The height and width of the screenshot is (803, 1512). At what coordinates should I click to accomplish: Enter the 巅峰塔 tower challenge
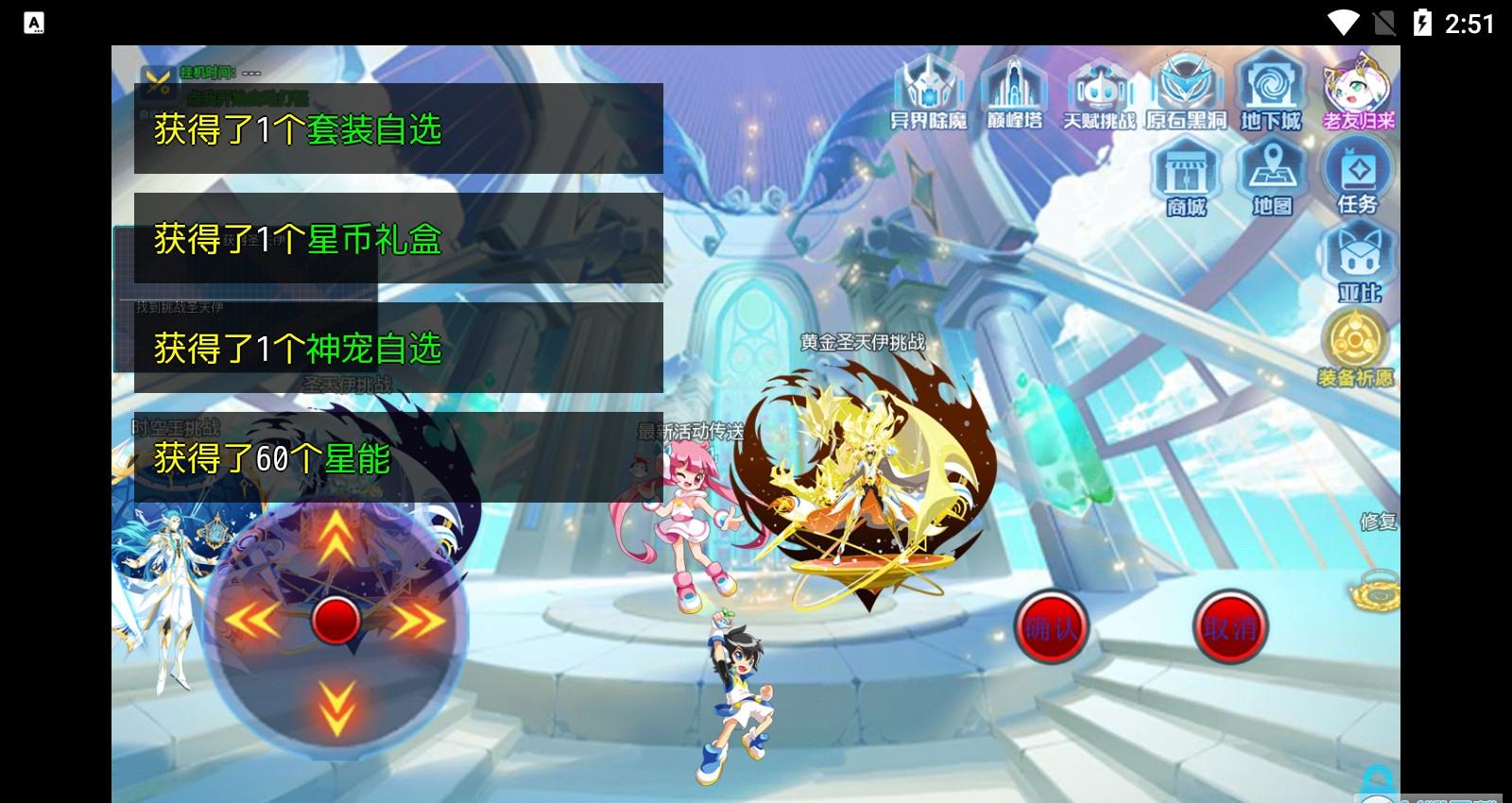(x=1013, y=93)
